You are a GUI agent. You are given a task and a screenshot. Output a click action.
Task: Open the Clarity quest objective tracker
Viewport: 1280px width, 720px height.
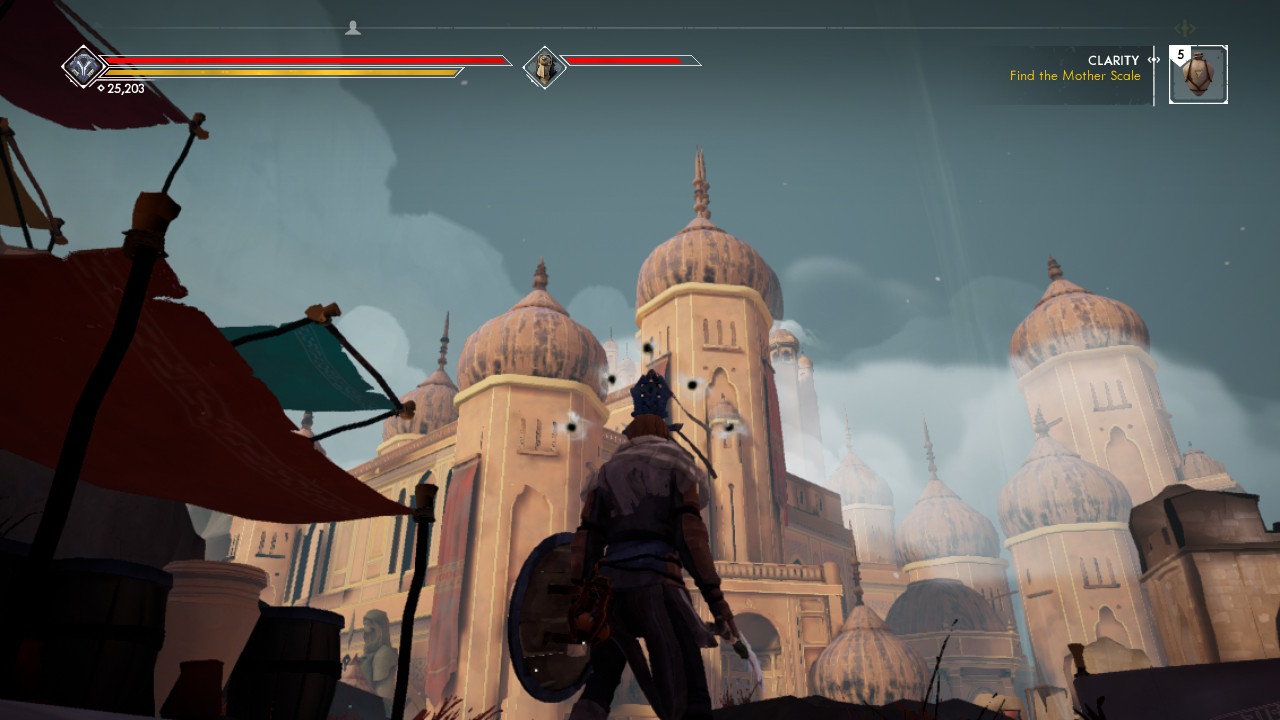(x=1075, y=68)
